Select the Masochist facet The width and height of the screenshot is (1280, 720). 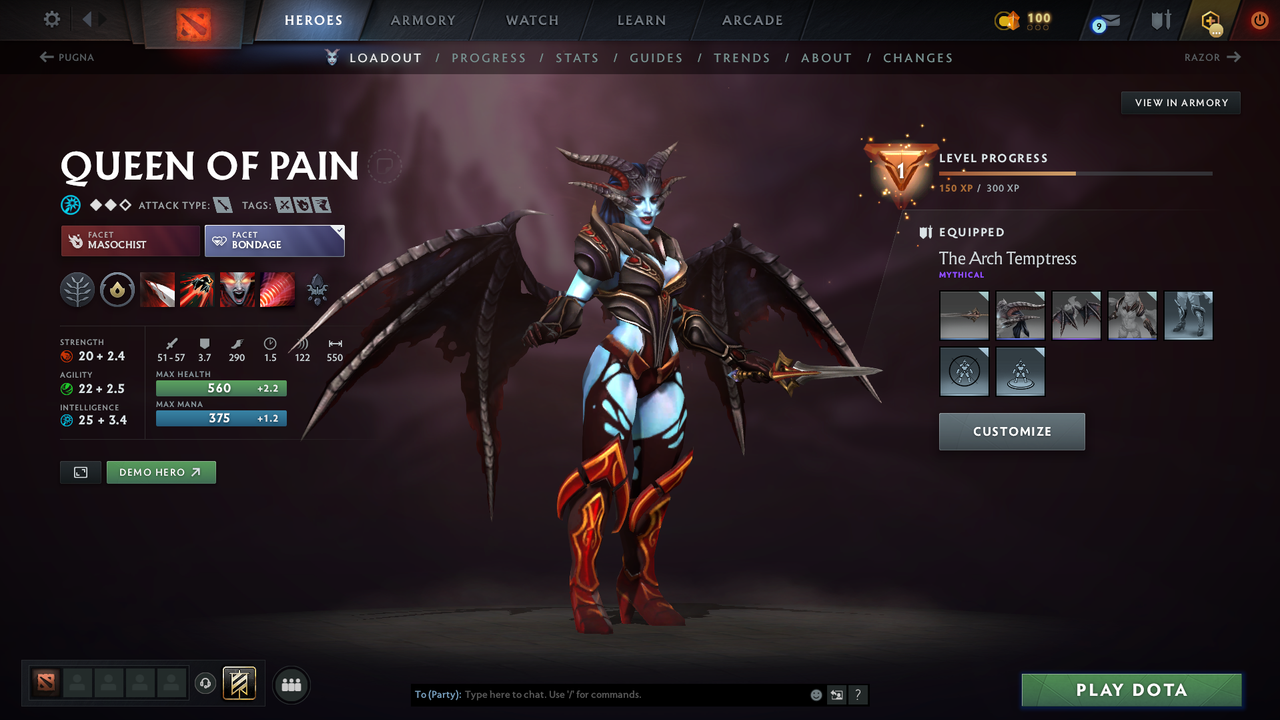pos(129,240)
